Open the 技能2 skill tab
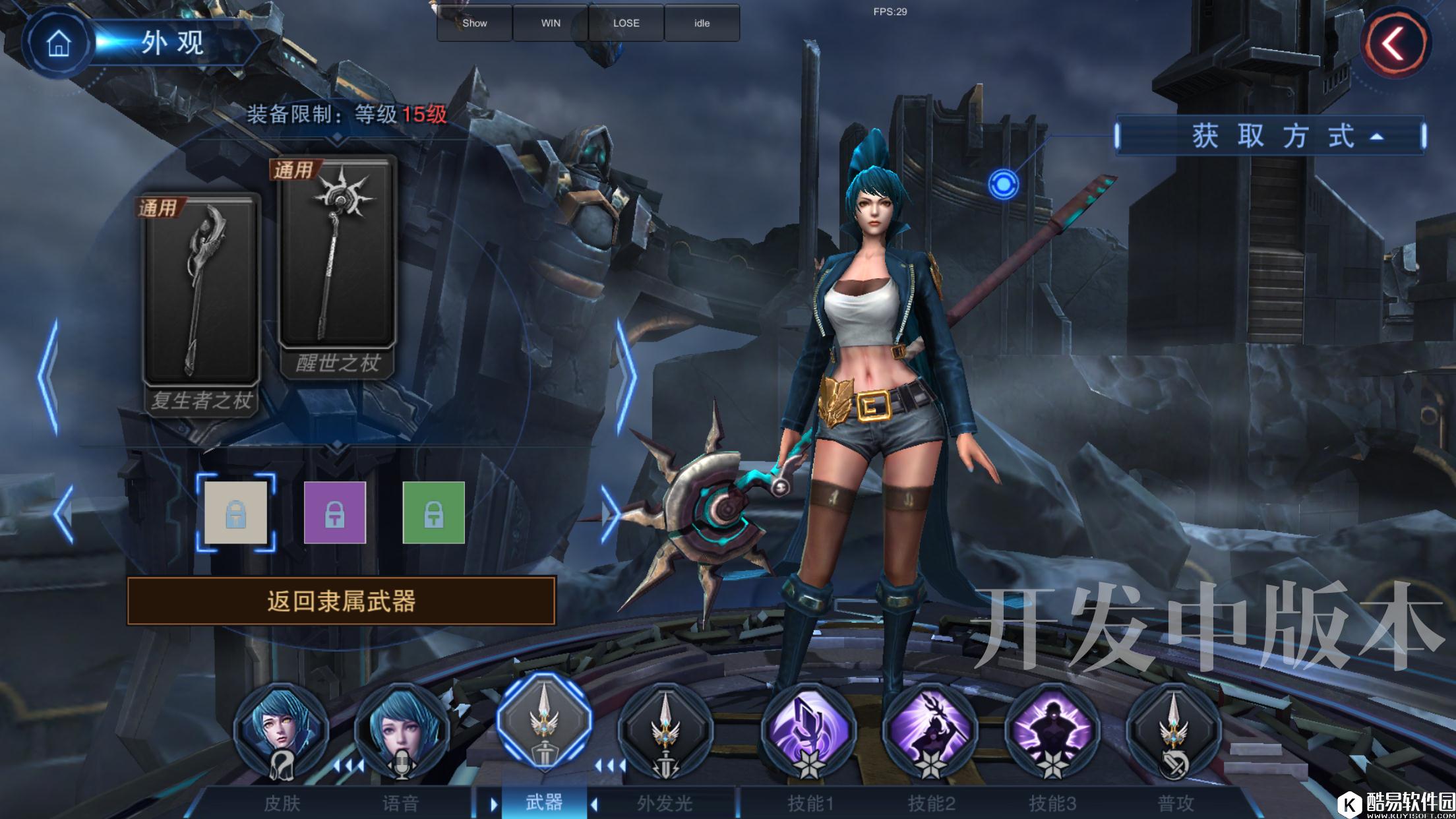 [x=930, y=732]
